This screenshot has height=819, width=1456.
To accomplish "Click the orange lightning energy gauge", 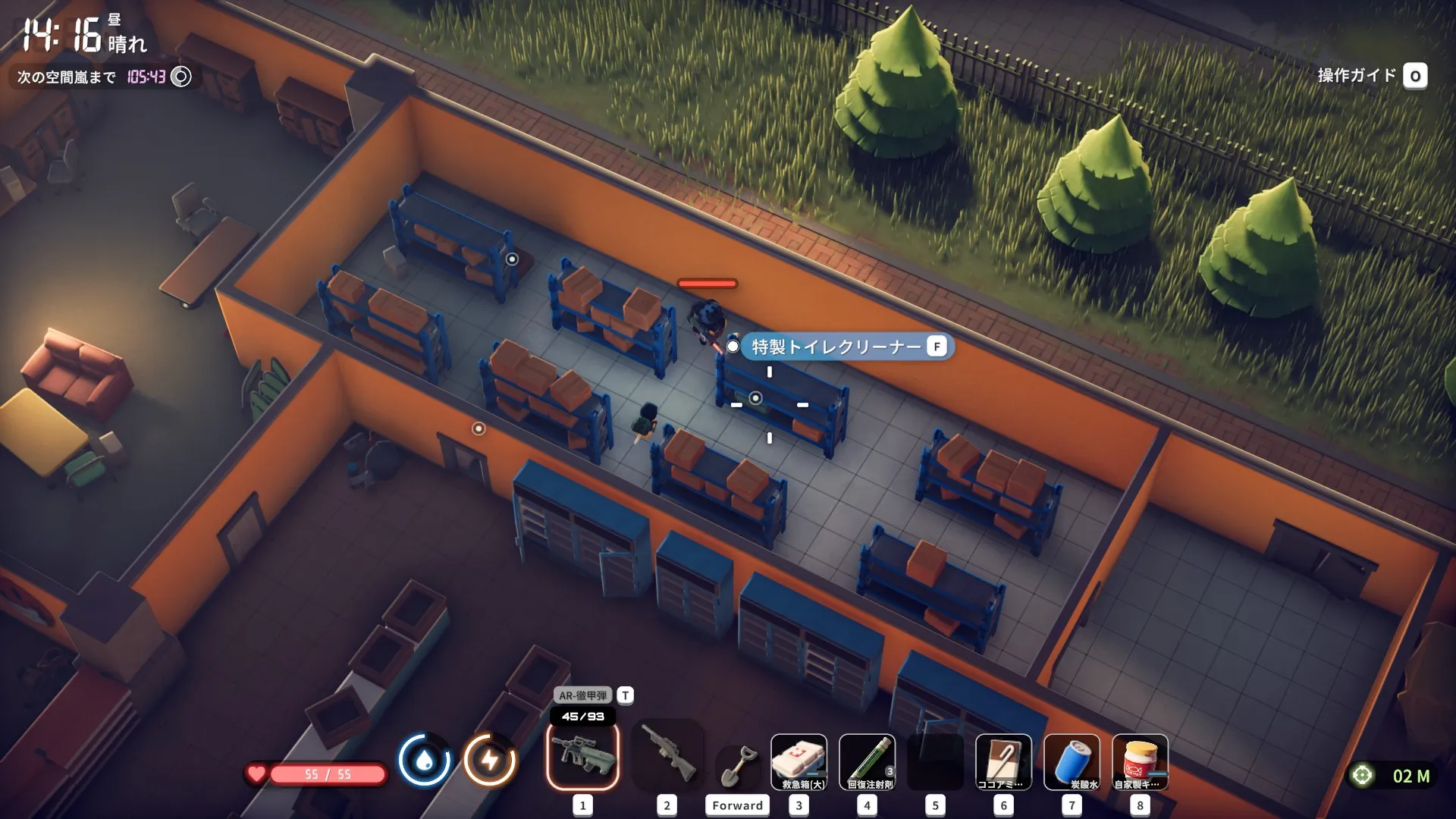I will coord(490,760).
